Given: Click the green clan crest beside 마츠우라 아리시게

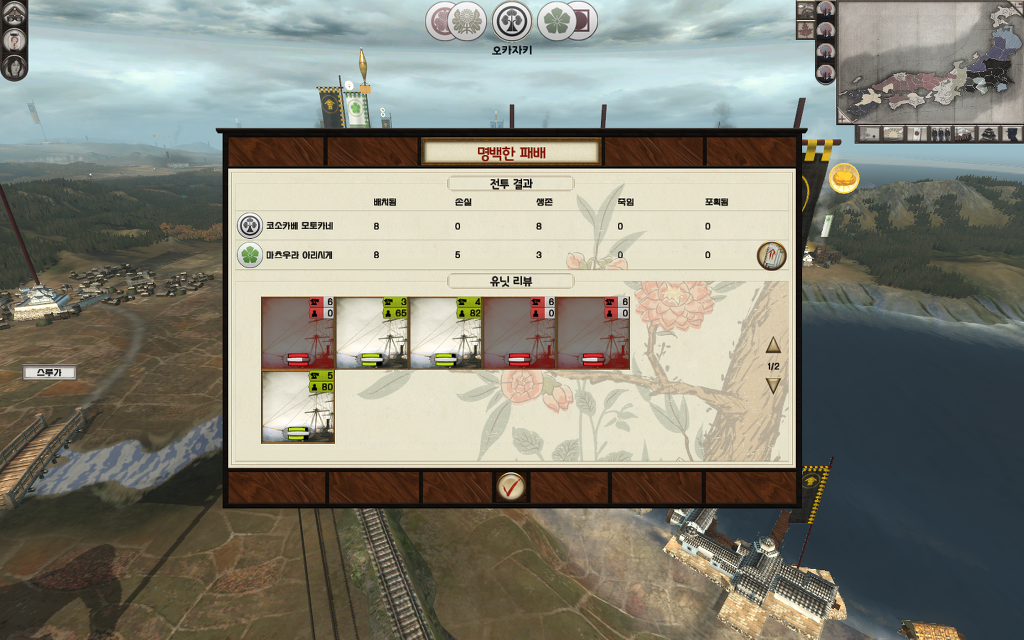Looking at the screenshot, I should tap(249, 255).
